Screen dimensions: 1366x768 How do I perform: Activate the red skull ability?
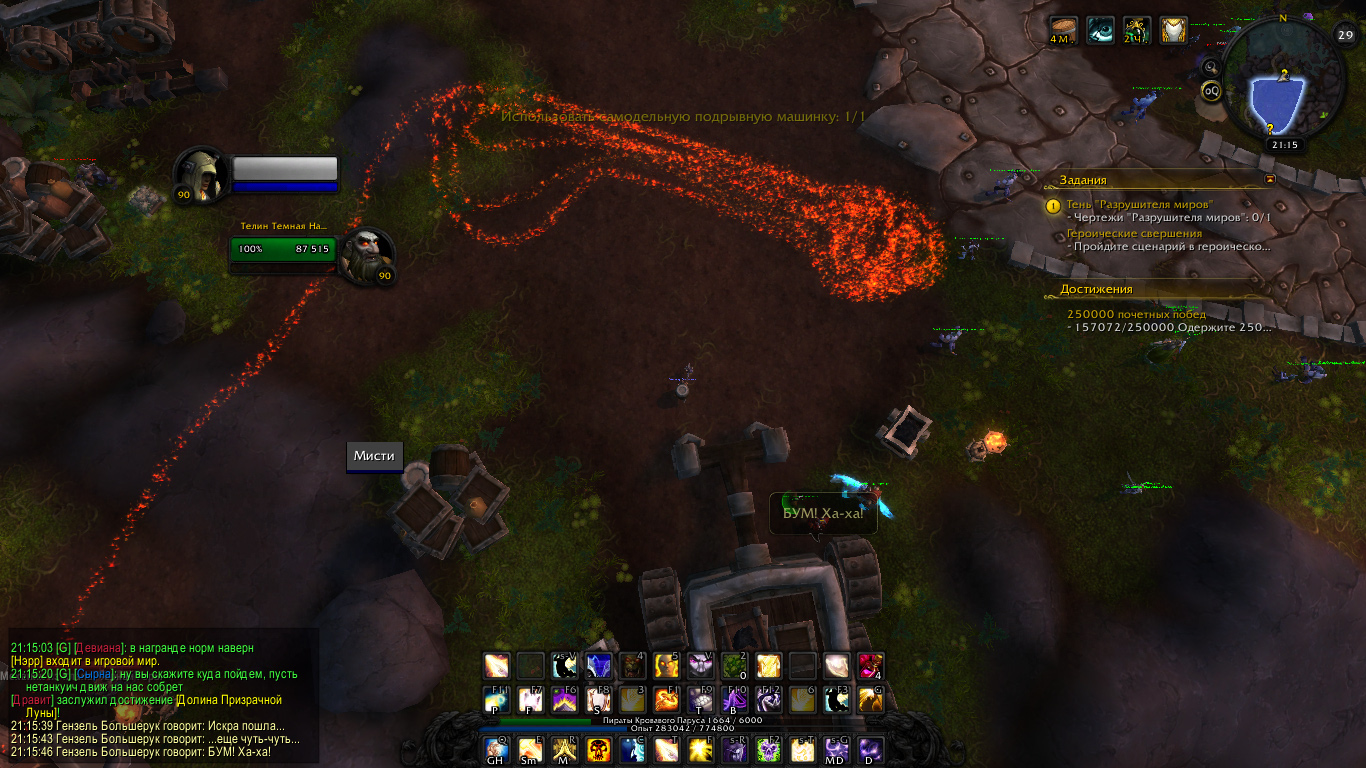[x=598, y=749]
